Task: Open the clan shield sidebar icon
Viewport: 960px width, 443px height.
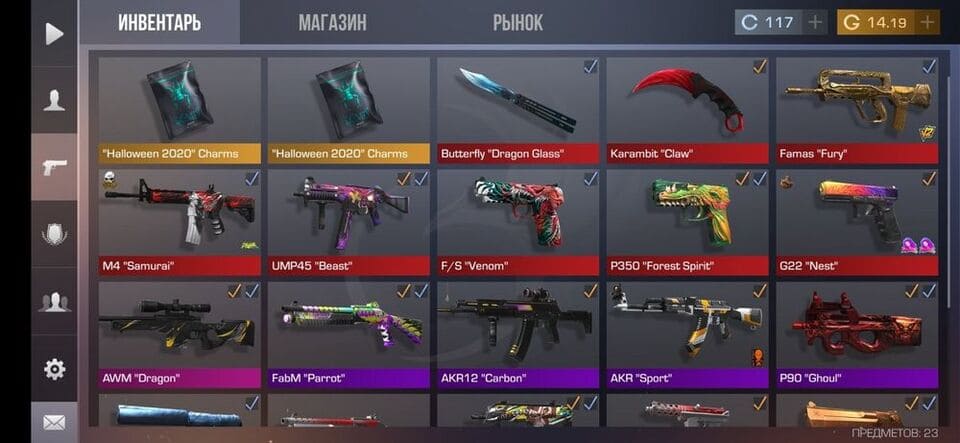Action: [x=54, y=234]
